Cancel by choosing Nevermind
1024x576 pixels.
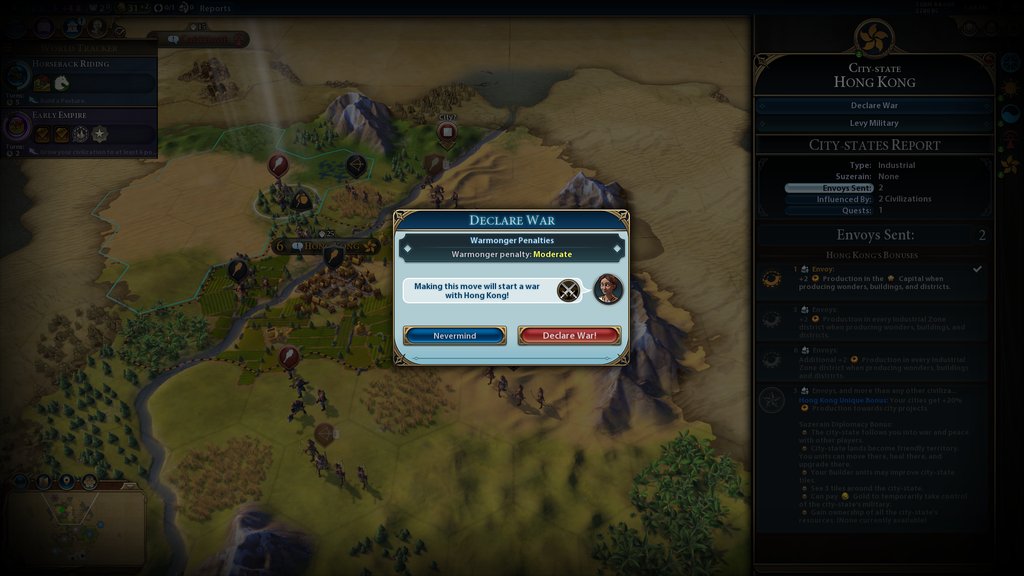tap(454, 335)
